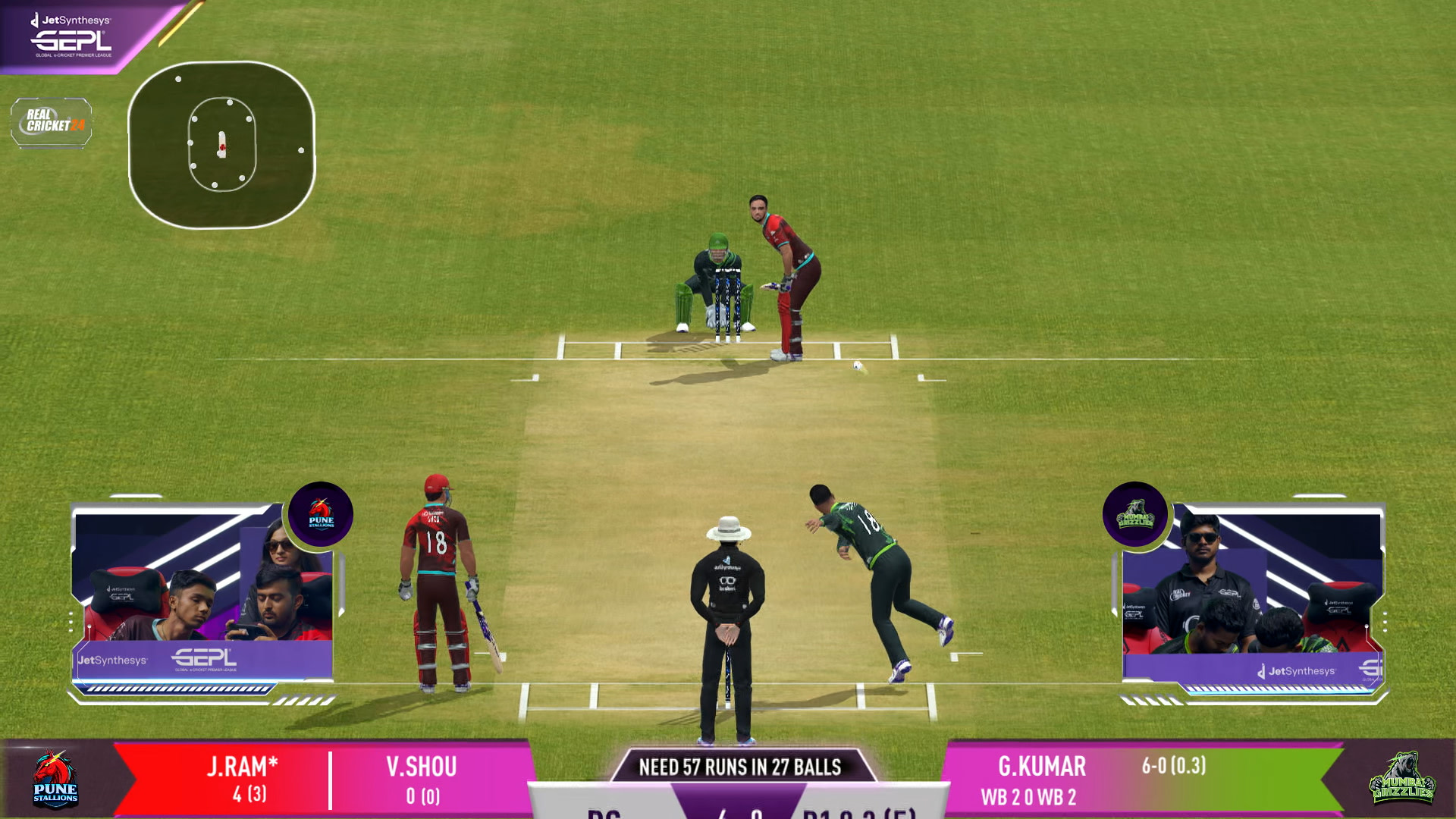Select the round Mumbai Grizzlies badge above webcam
1456x819 pixels.
pyautogui.click(x=1134, y=514)
